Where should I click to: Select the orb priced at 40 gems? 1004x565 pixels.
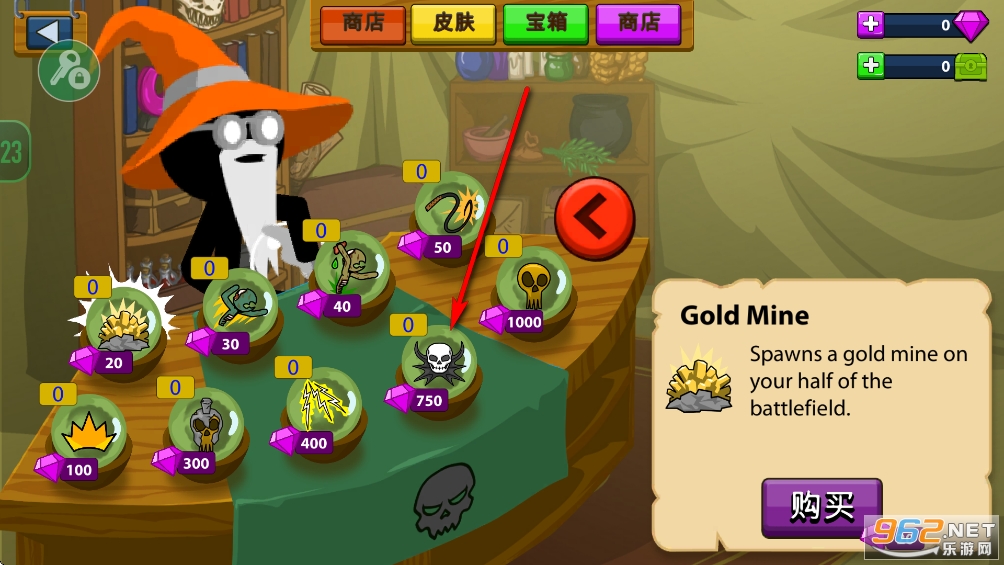(350, 267)
